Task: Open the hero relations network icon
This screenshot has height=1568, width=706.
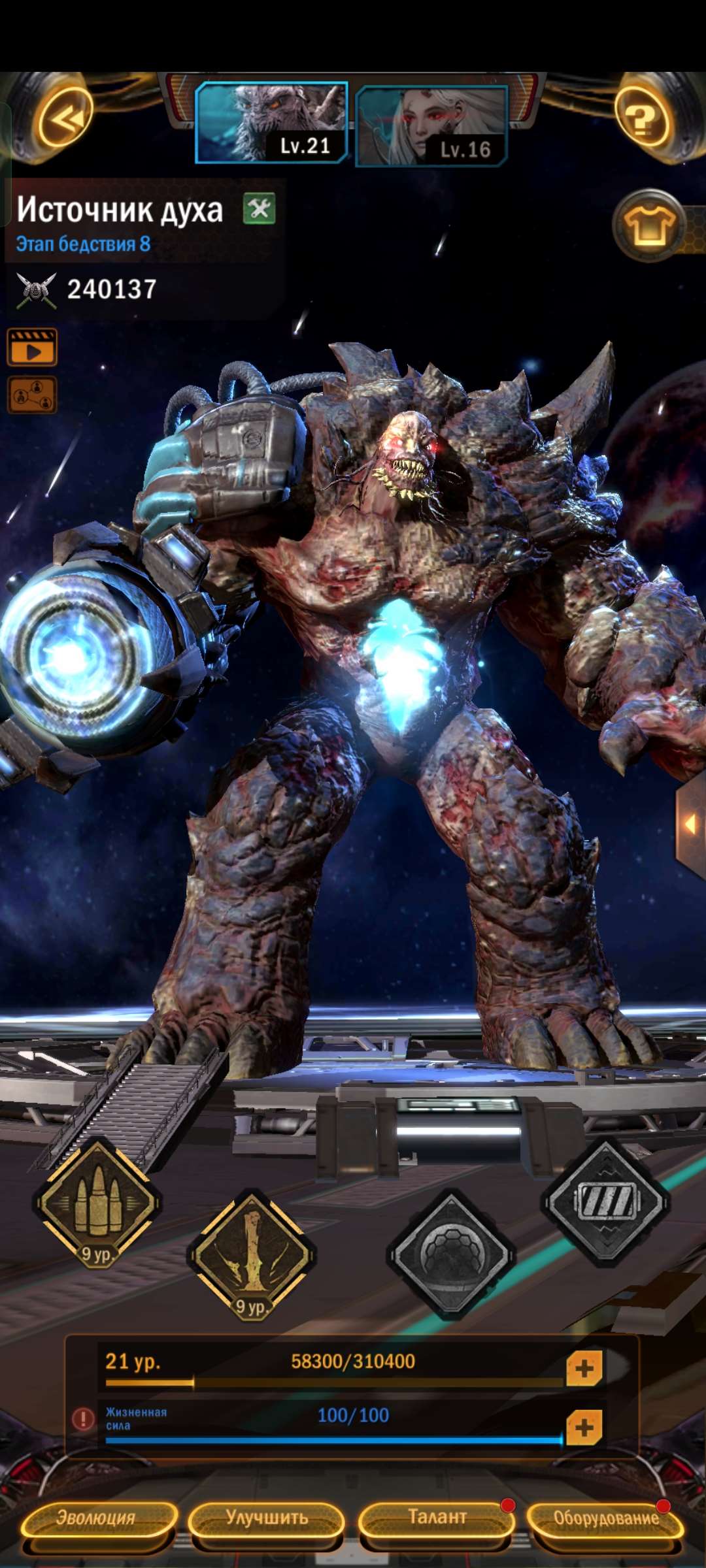Action: [32, 395]
